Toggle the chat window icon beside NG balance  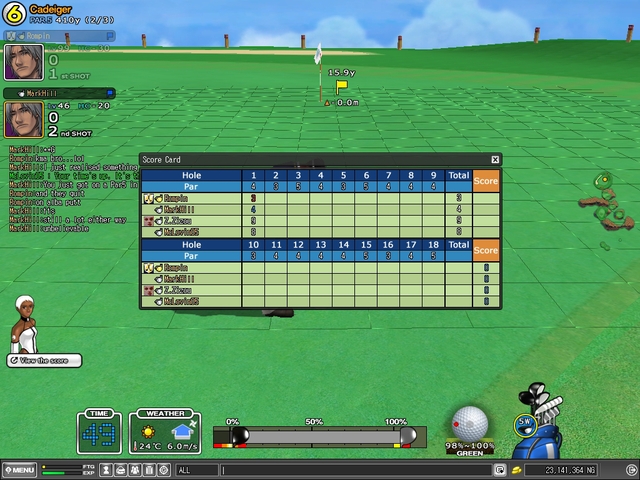click(500, 469)
